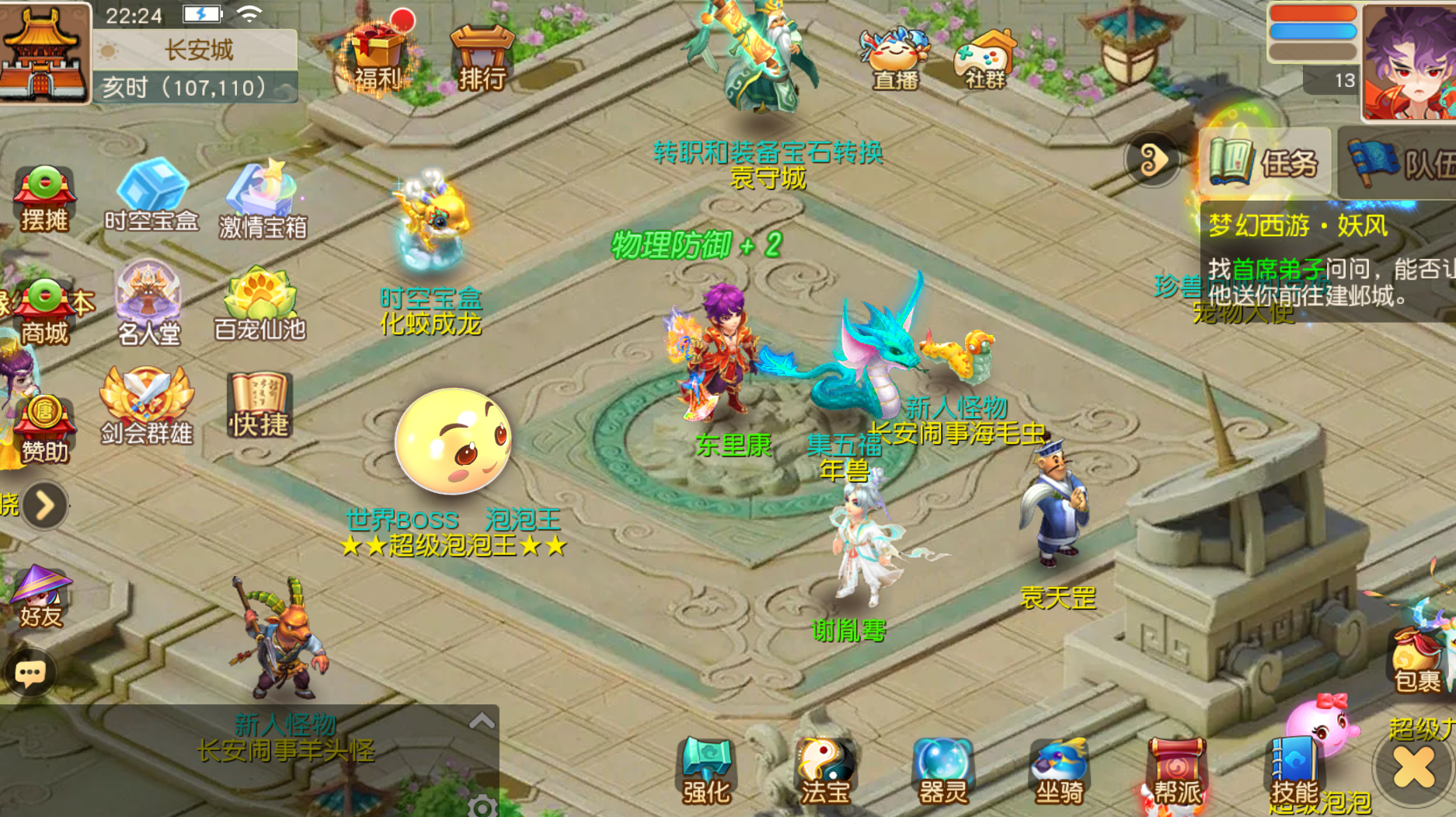1456x817 pixels.
Task: Open the 强化 enhancement menu
Action: coord(706,771)
